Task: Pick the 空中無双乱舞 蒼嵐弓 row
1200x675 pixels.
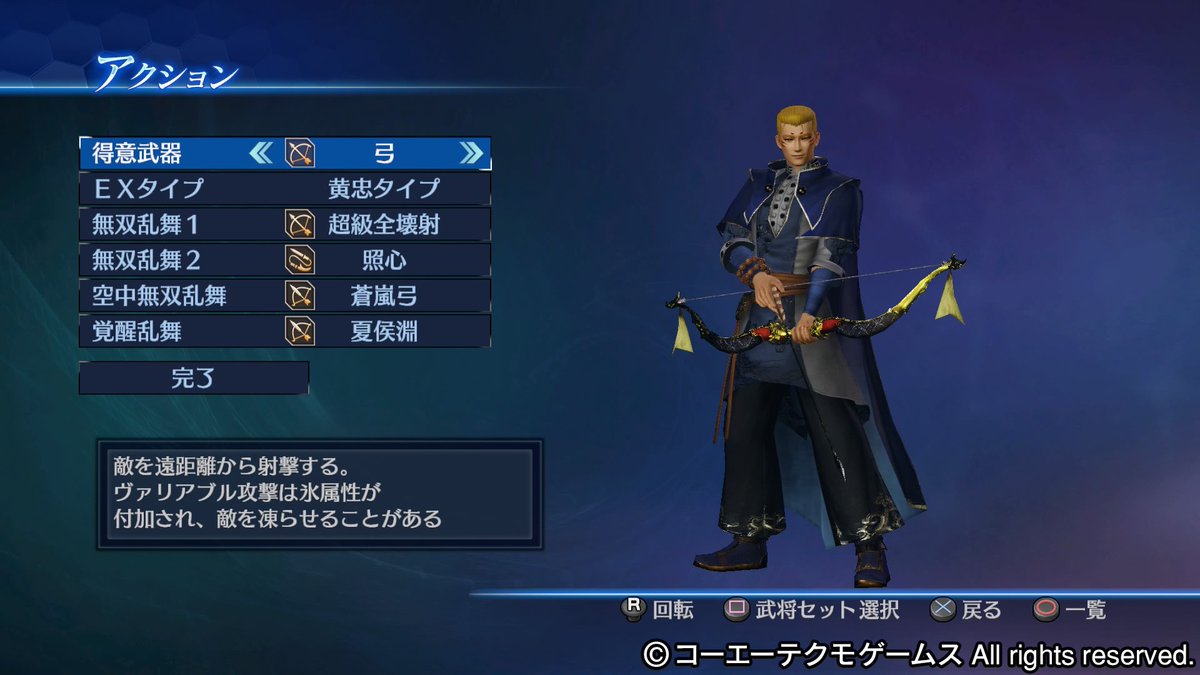Action: point(284,296)
